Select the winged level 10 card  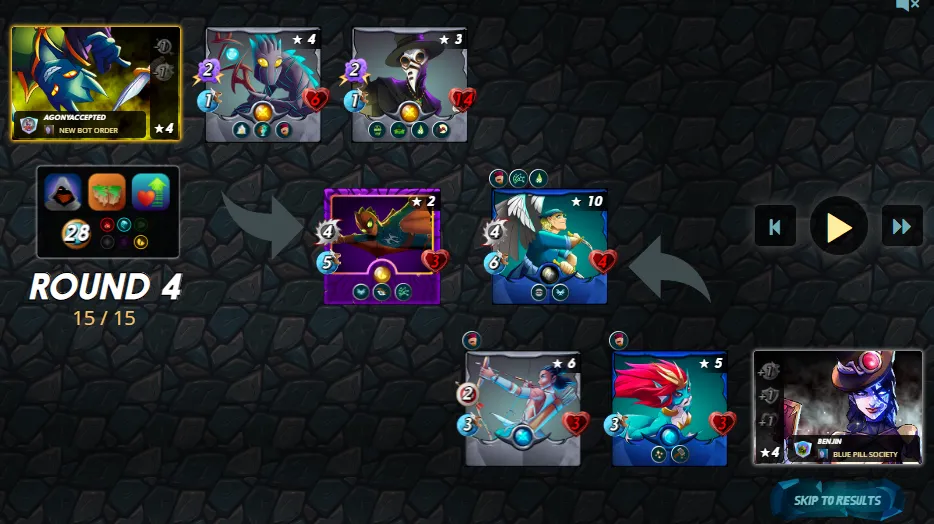pyautogui.click(x=551, y=246)
